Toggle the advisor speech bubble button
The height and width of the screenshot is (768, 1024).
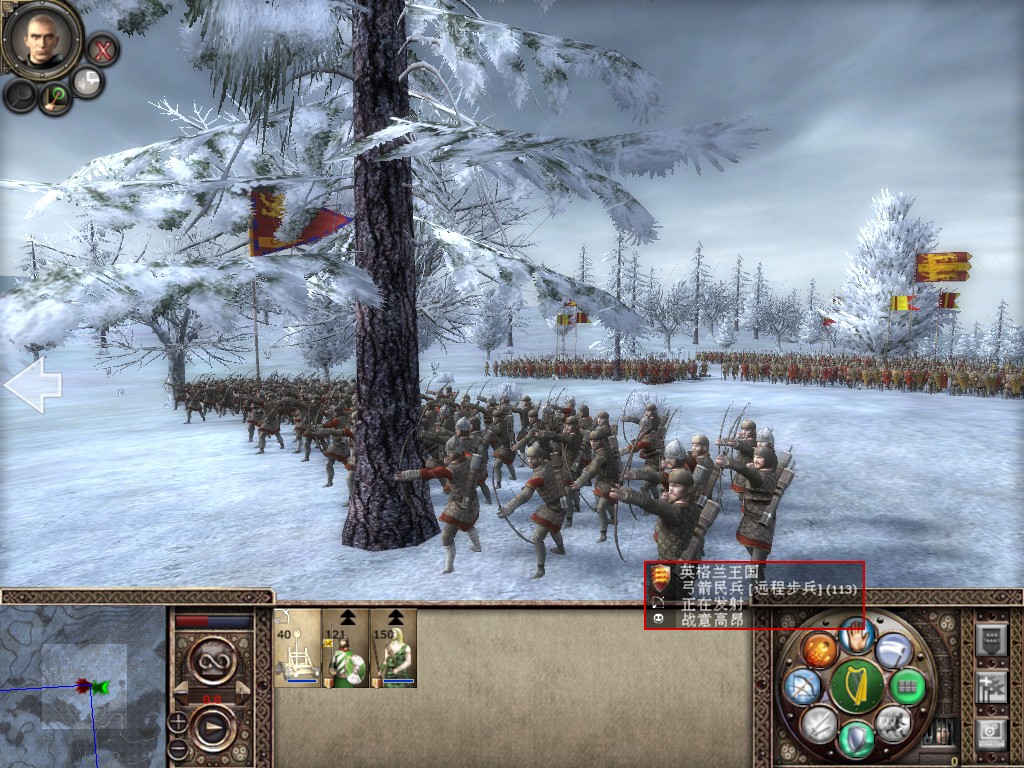tap(88, 82)
